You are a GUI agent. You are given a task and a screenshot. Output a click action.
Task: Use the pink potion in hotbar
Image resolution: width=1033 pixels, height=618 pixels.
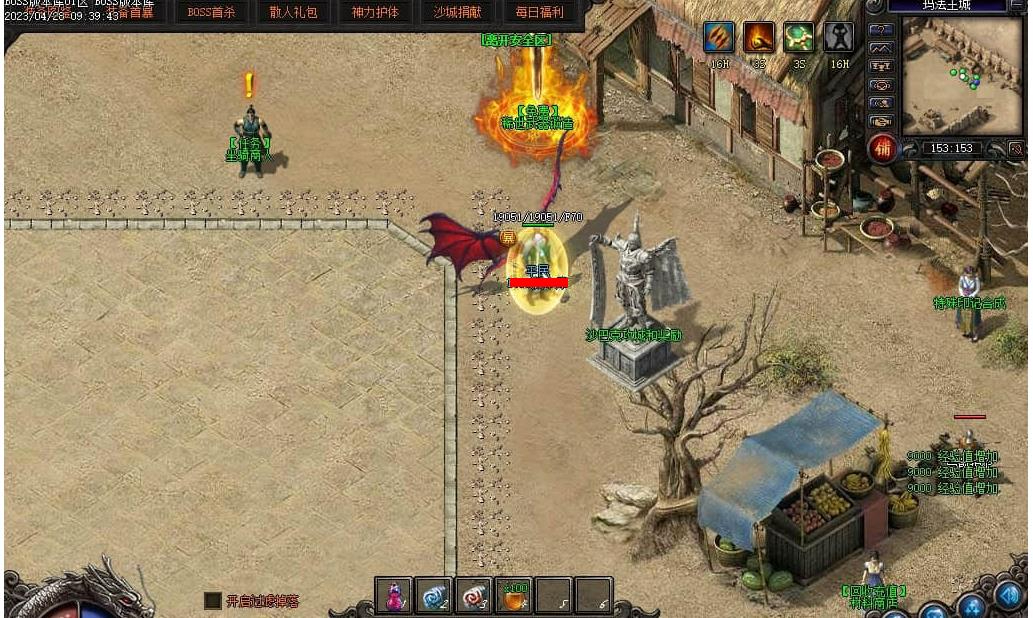click(394, 596)
